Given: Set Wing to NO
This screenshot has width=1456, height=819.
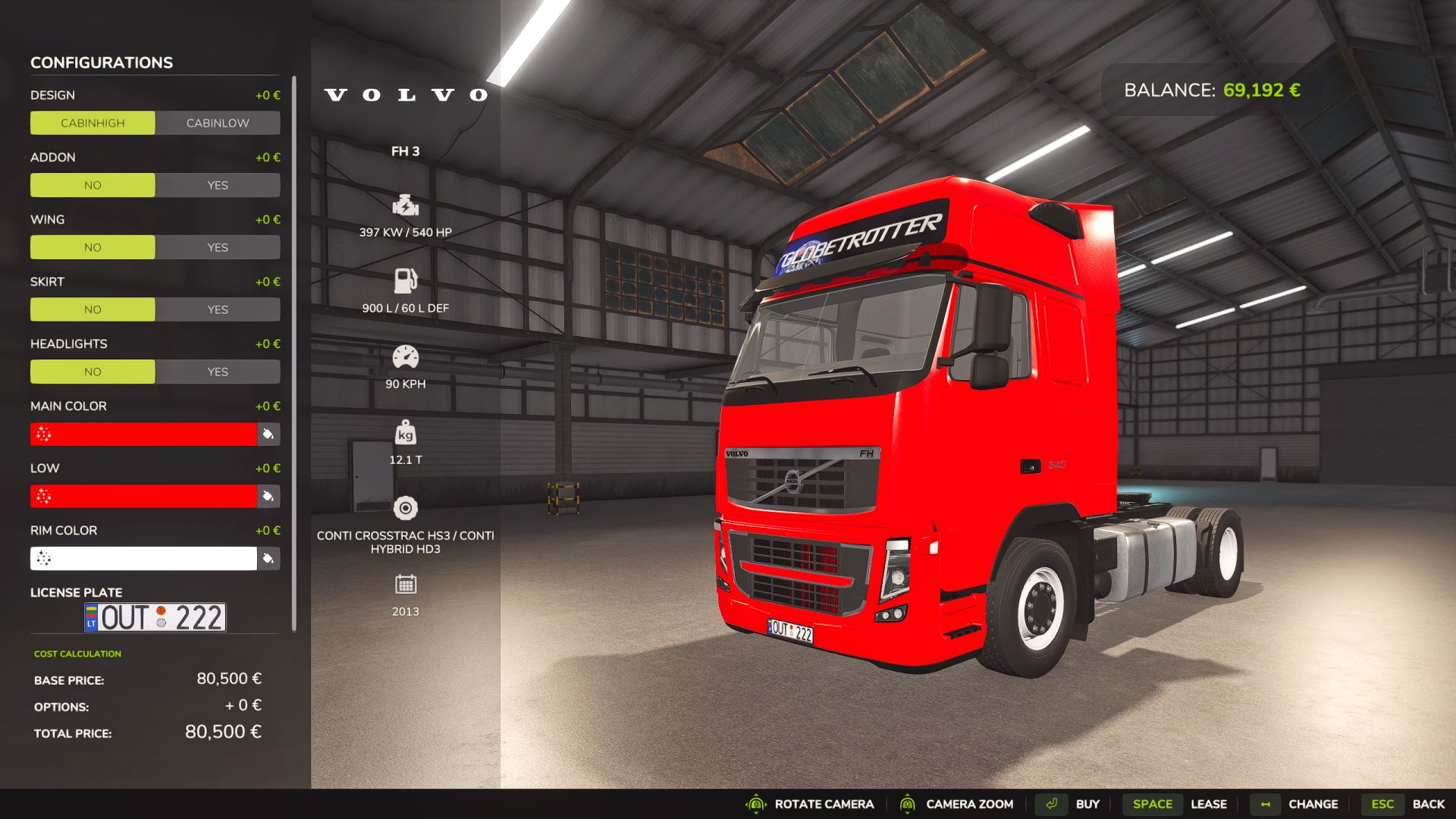Looking at the screenshot, I should pos(93,247).
